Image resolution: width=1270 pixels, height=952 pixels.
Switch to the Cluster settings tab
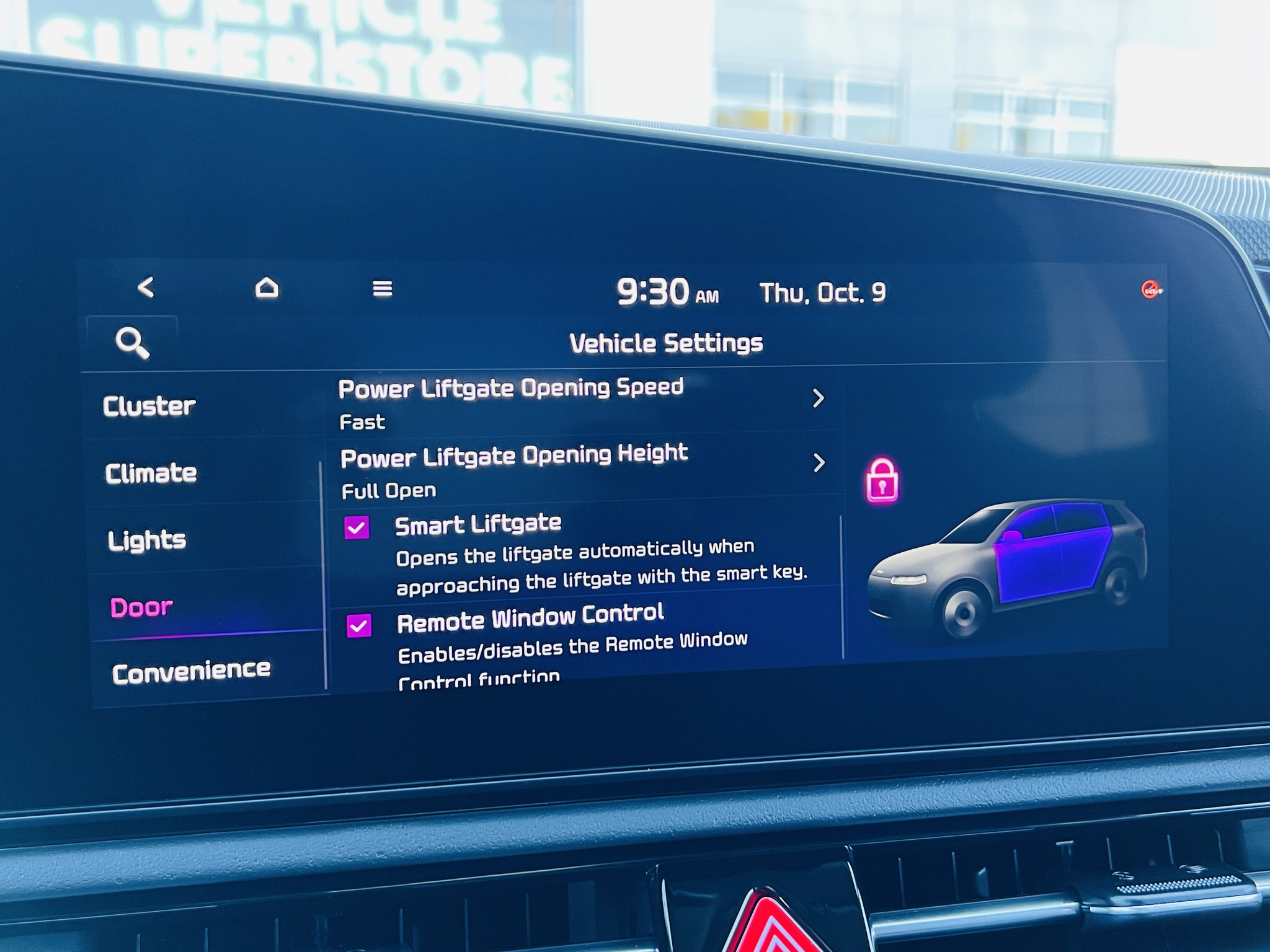tap(149, 406)
